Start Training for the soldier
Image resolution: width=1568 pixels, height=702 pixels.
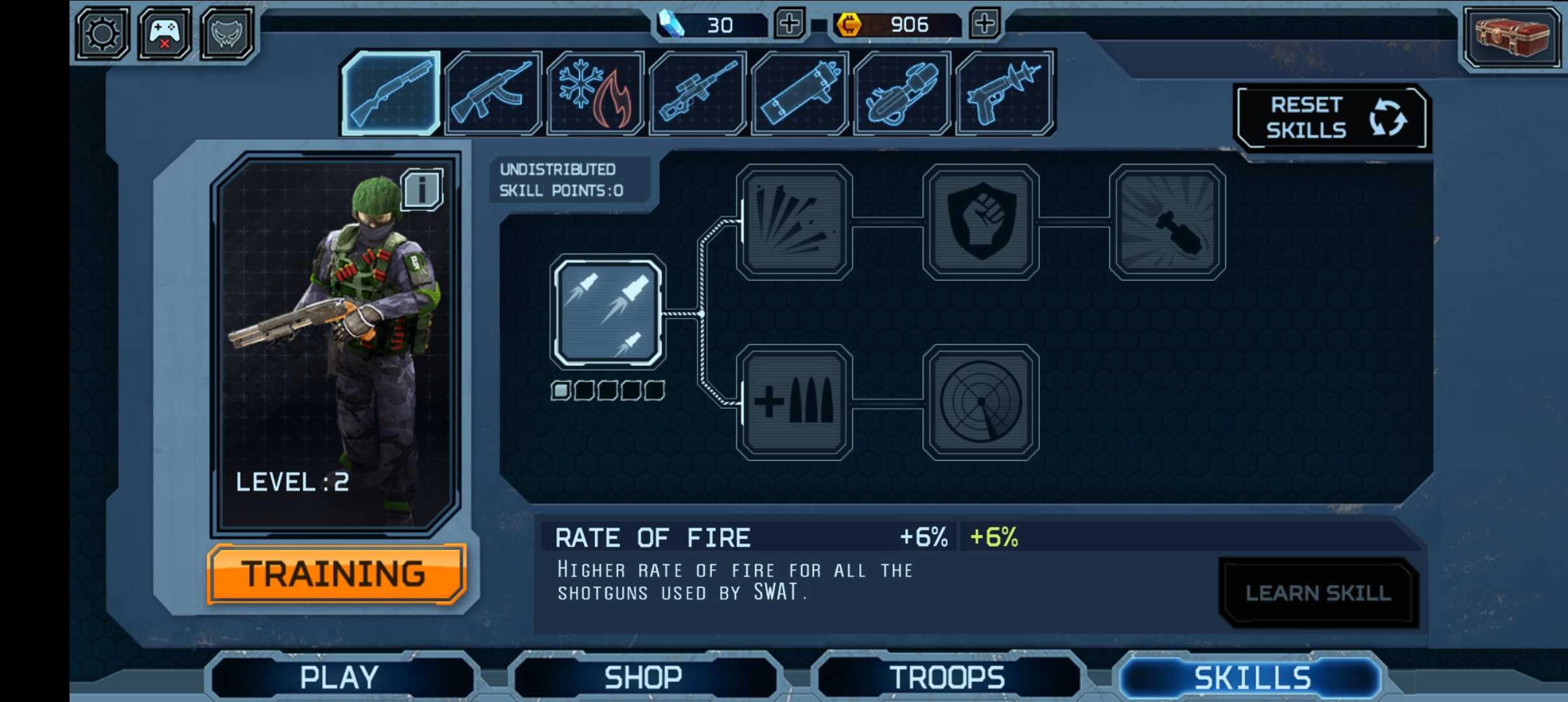[x=336, y=574]
